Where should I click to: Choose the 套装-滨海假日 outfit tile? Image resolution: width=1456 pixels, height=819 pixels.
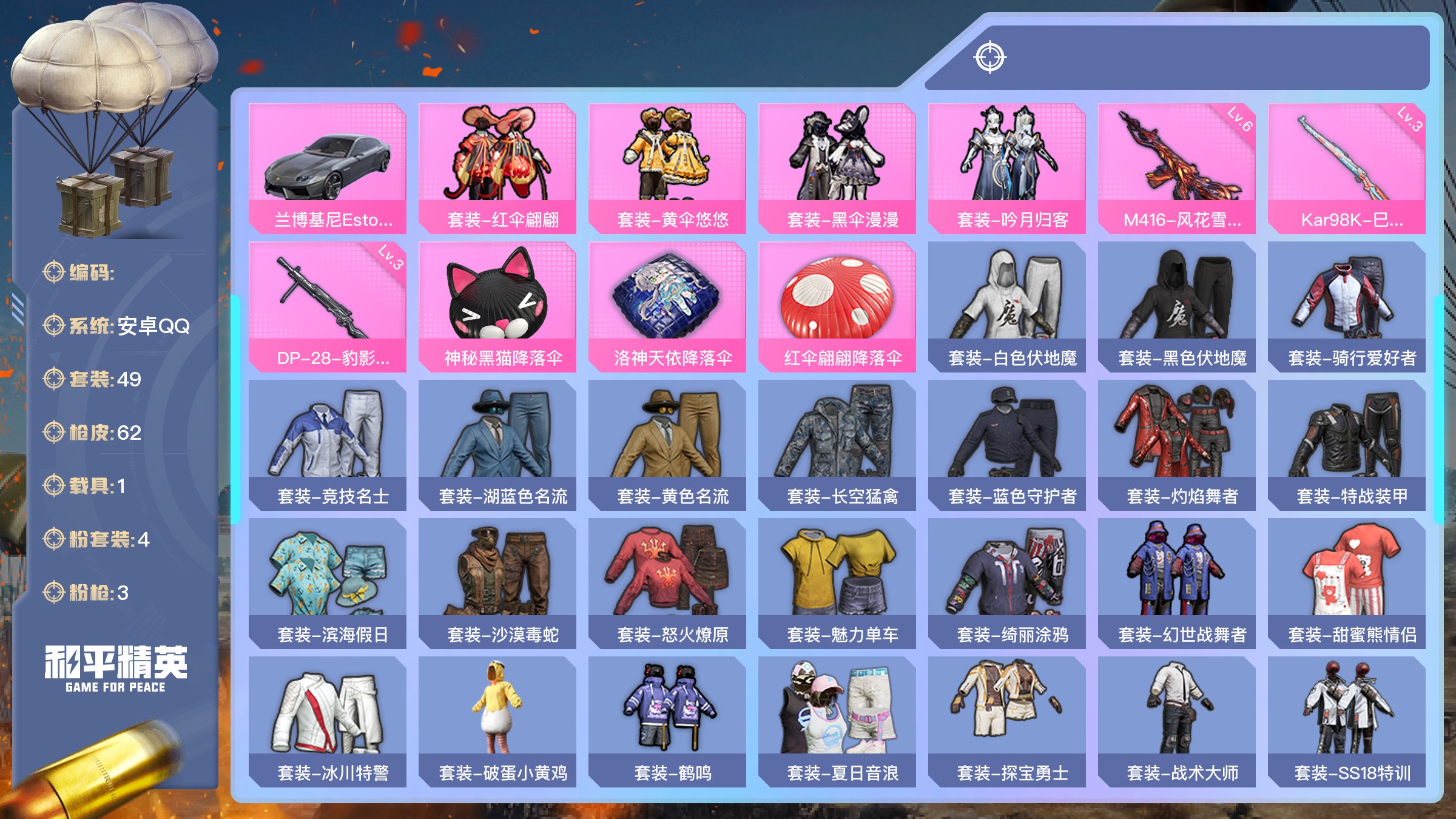coord(328,583)
